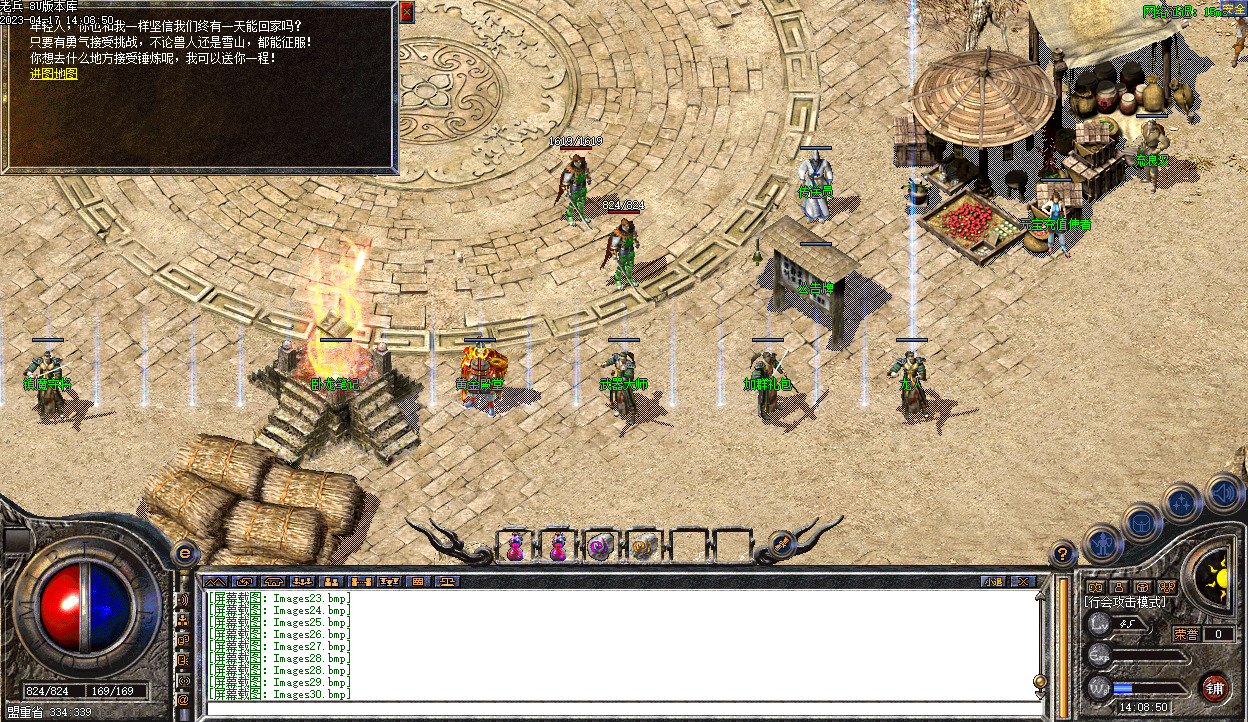Viewport: 1248px width, 722px height.
Task: Close the NPC dialogue window
Action: coord(407,13)
